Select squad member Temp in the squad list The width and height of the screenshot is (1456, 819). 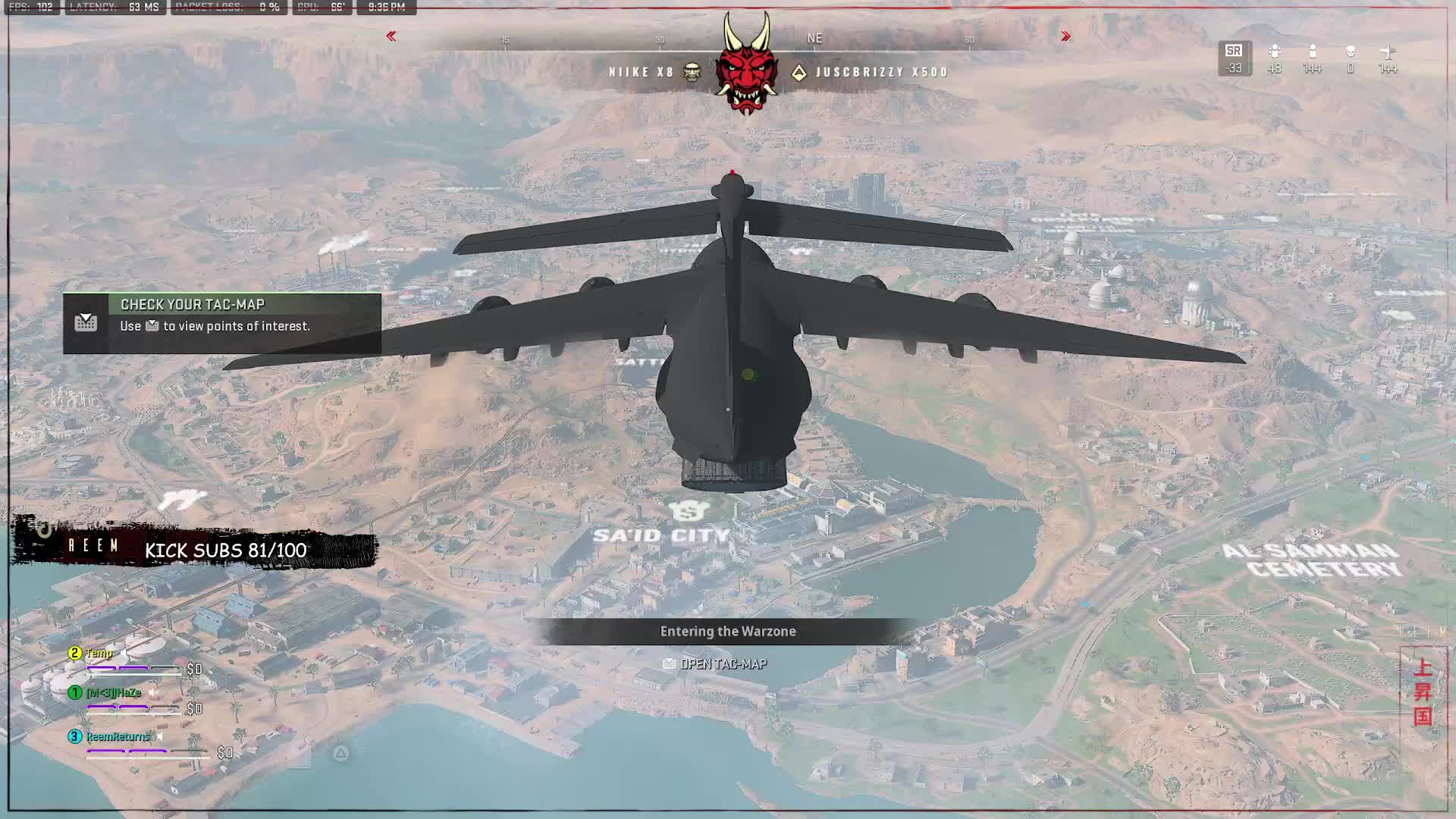[99, 653]
